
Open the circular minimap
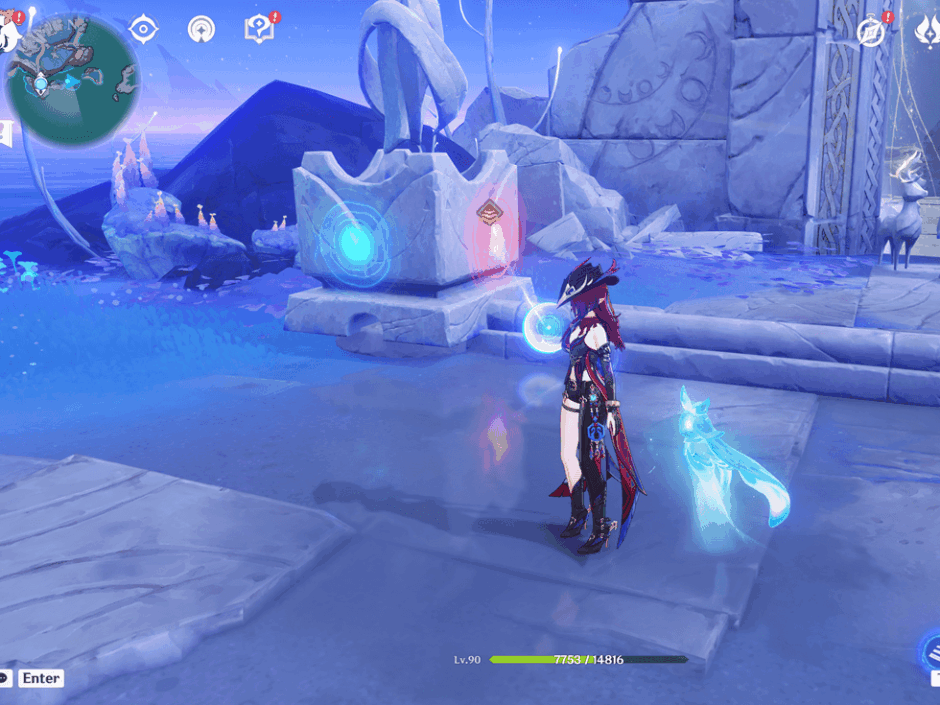point(72,78)
